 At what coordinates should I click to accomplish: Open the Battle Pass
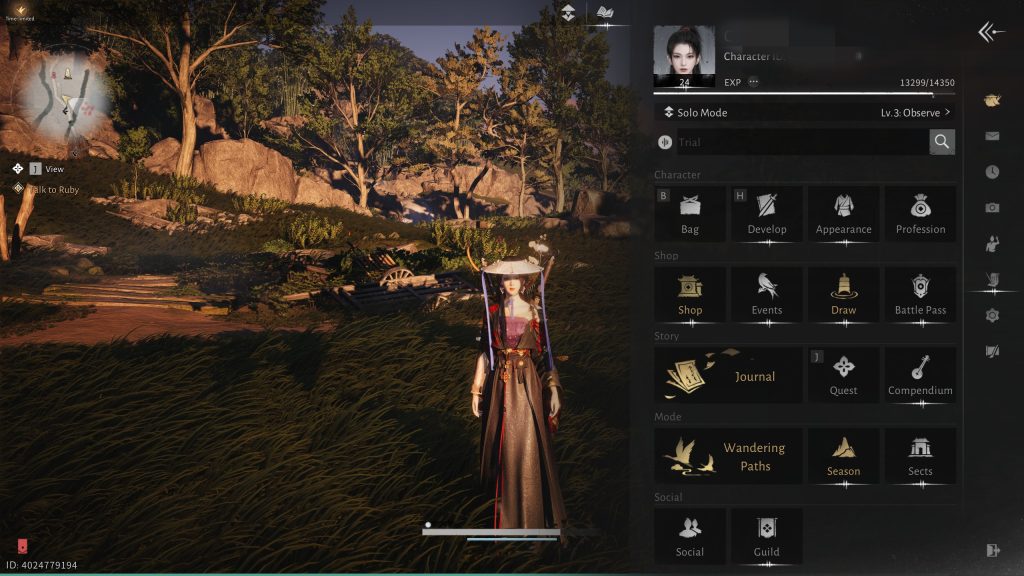[x=920, y=294]
